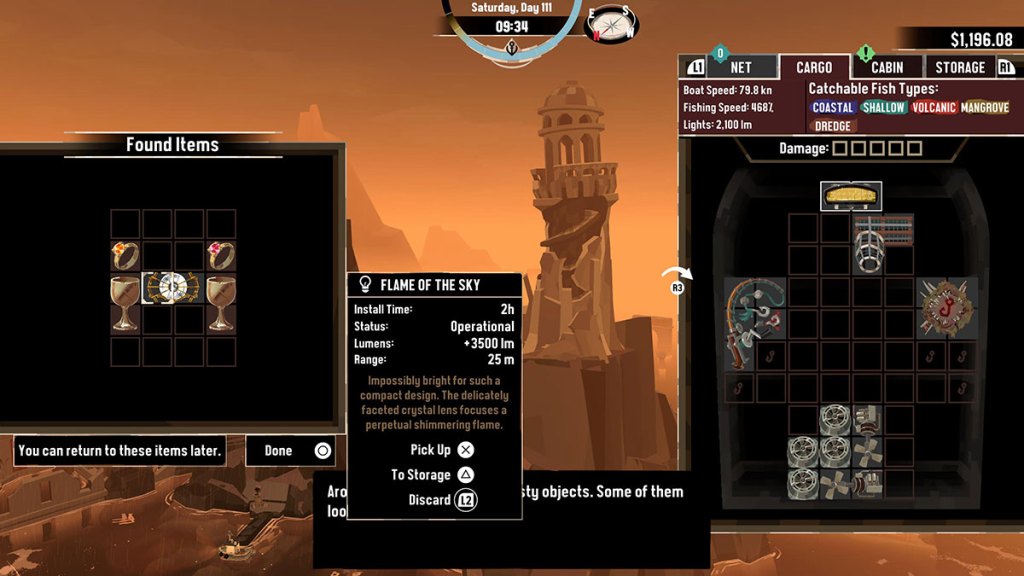Select the pink gem ring

pyautogui.click(x=220, y=256)
